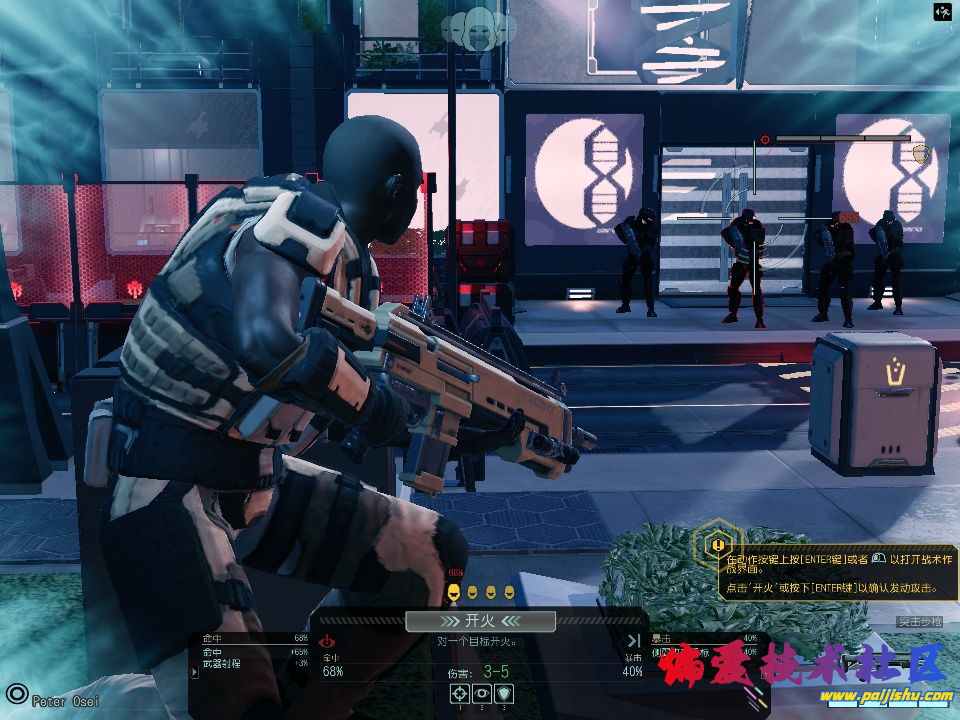Image resolution: width=960 pixels, height=720 pixels.
Task: Confirm the shot with the 开火 button
Action: 480,622
